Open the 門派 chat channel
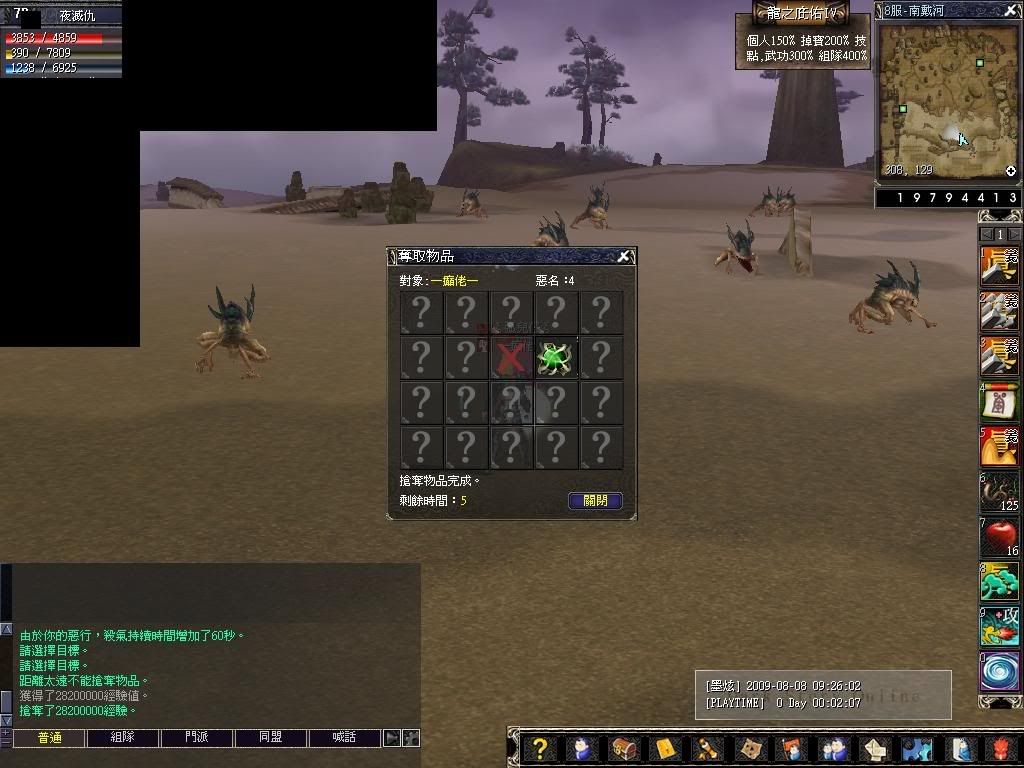The height and width of the screenshot is (768, 1024). [196, 738]
